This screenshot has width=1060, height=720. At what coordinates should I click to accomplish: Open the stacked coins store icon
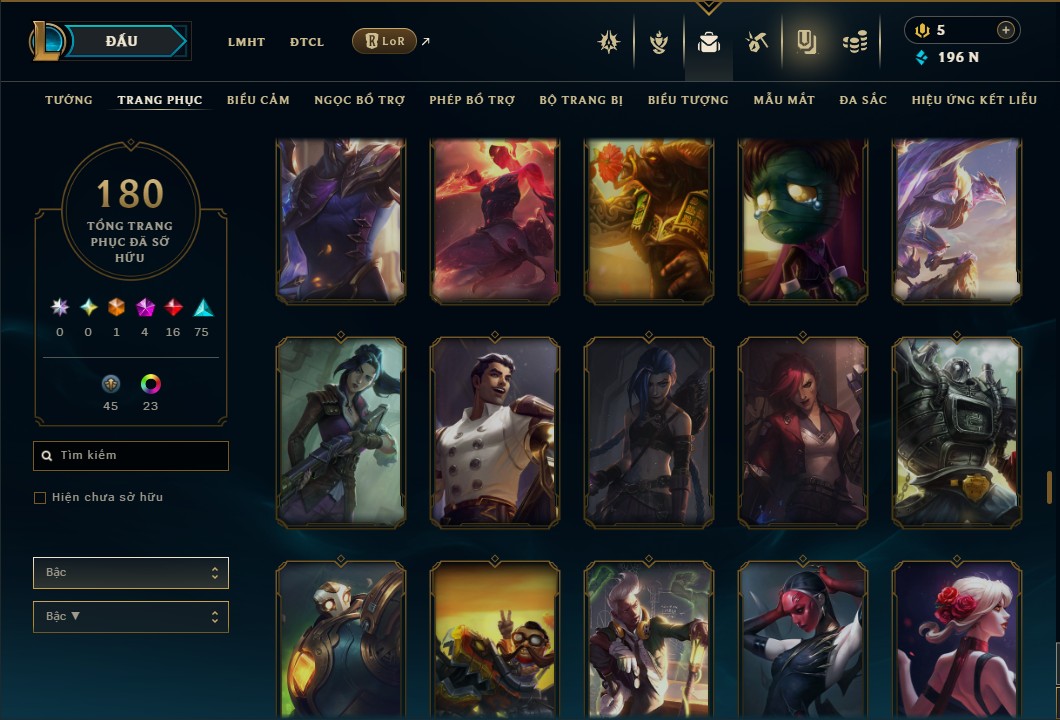854,42
